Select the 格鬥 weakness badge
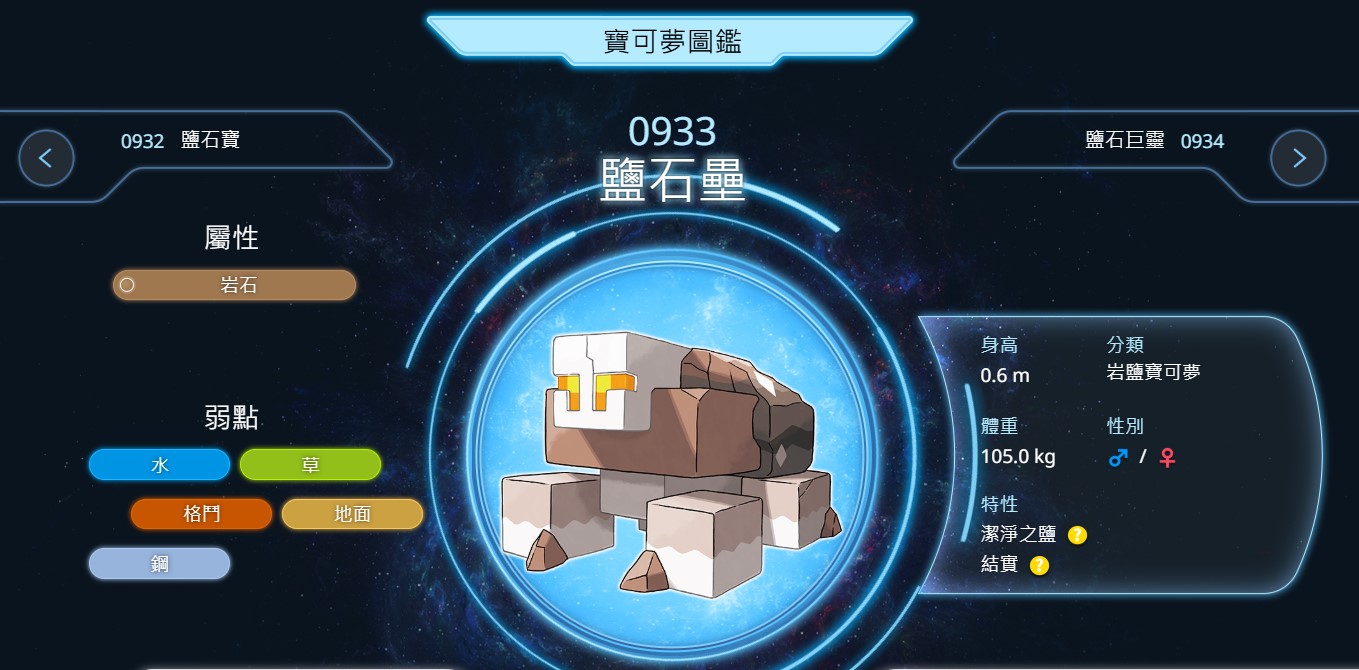 201,514
